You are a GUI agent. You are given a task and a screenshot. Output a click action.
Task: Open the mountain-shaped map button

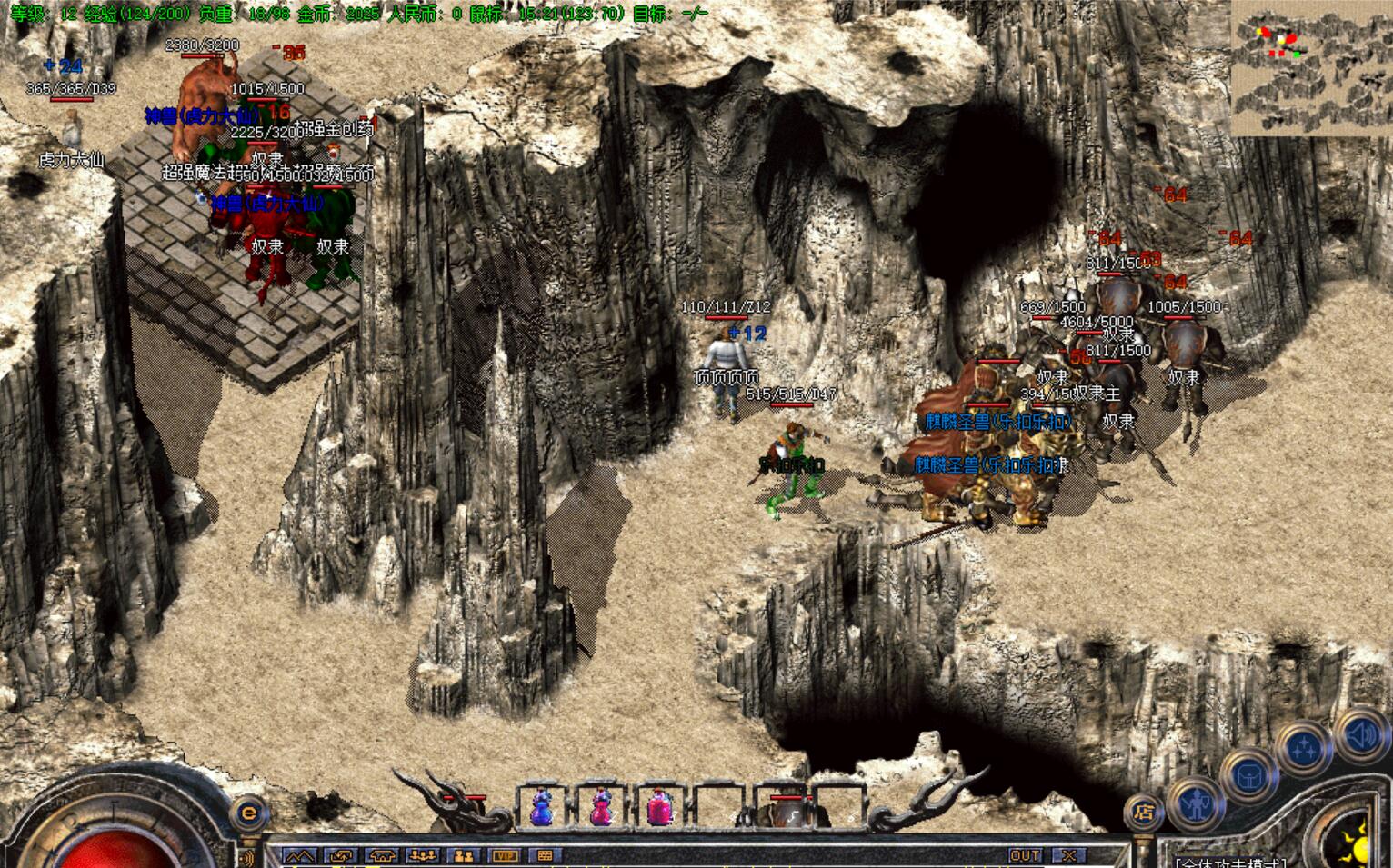(300, 855)
